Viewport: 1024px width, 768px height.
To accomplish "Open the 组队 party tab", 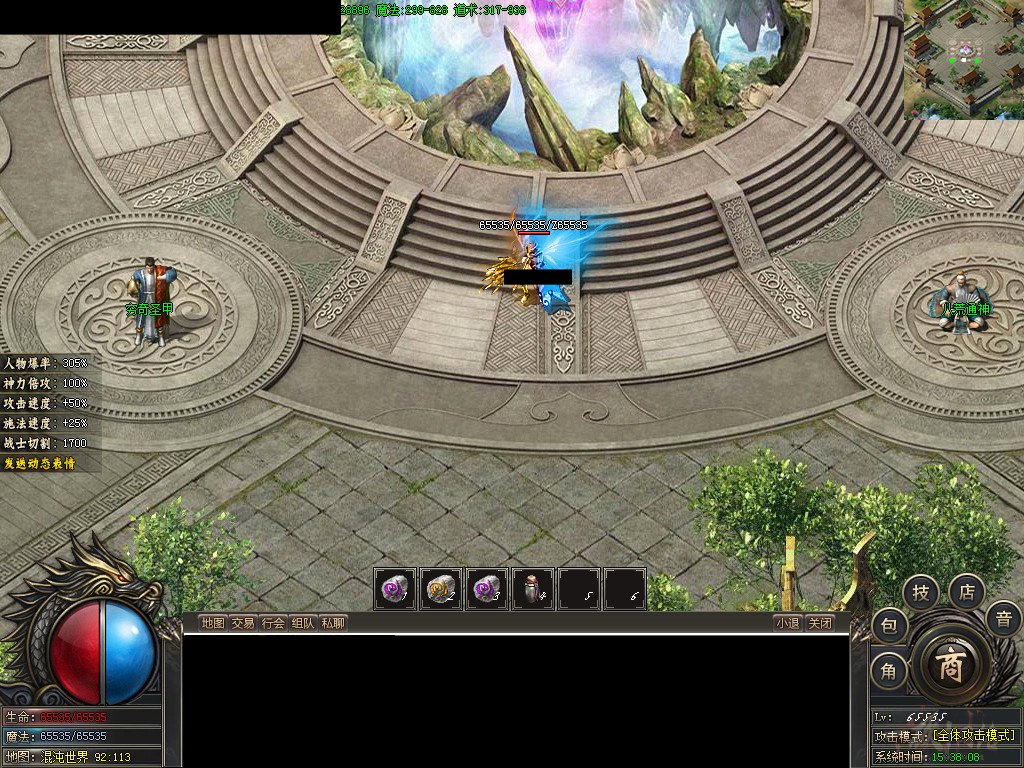I will [x=303, y=623].
